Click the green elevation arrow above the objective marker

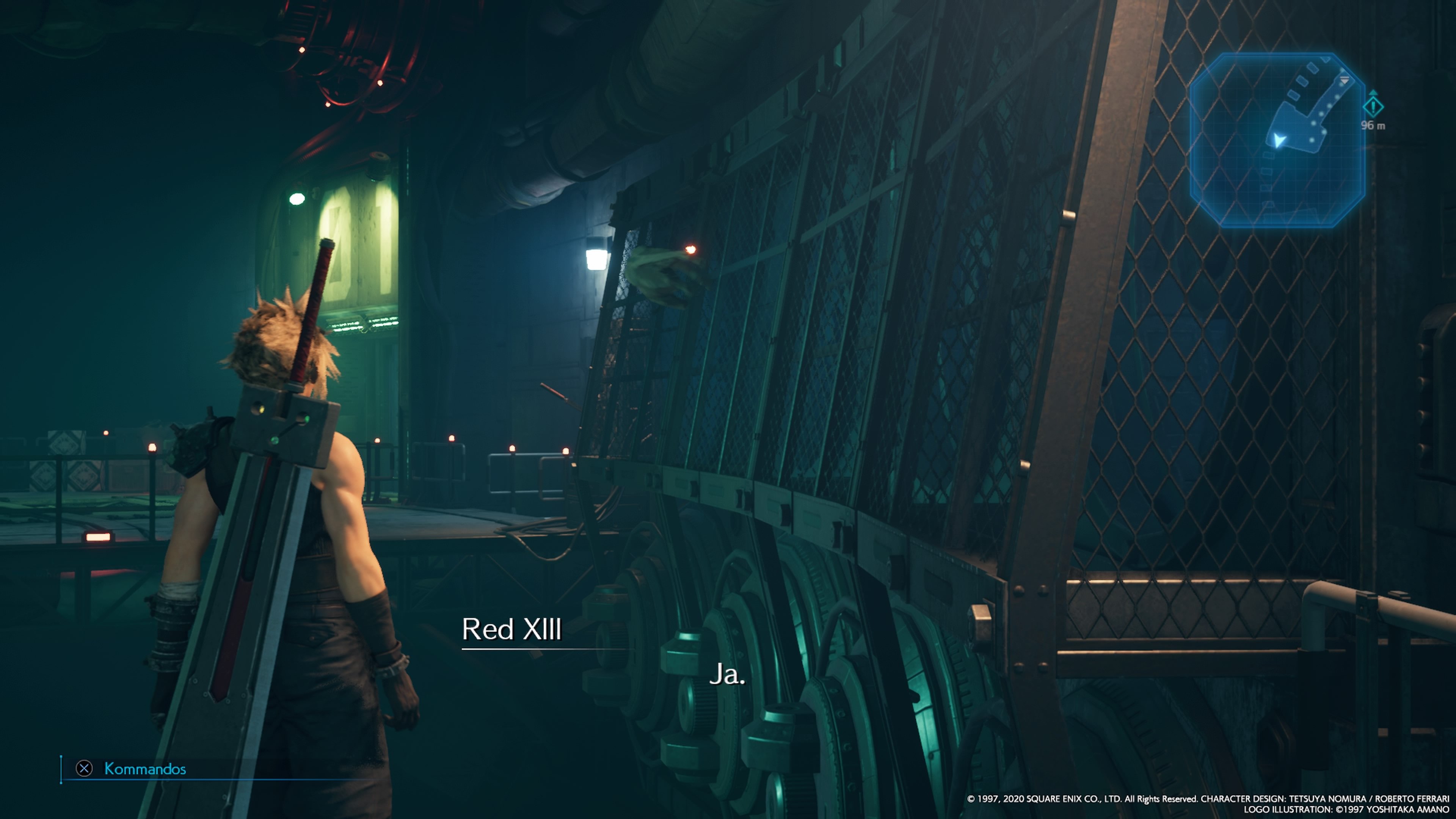[x=1373, y=93]
